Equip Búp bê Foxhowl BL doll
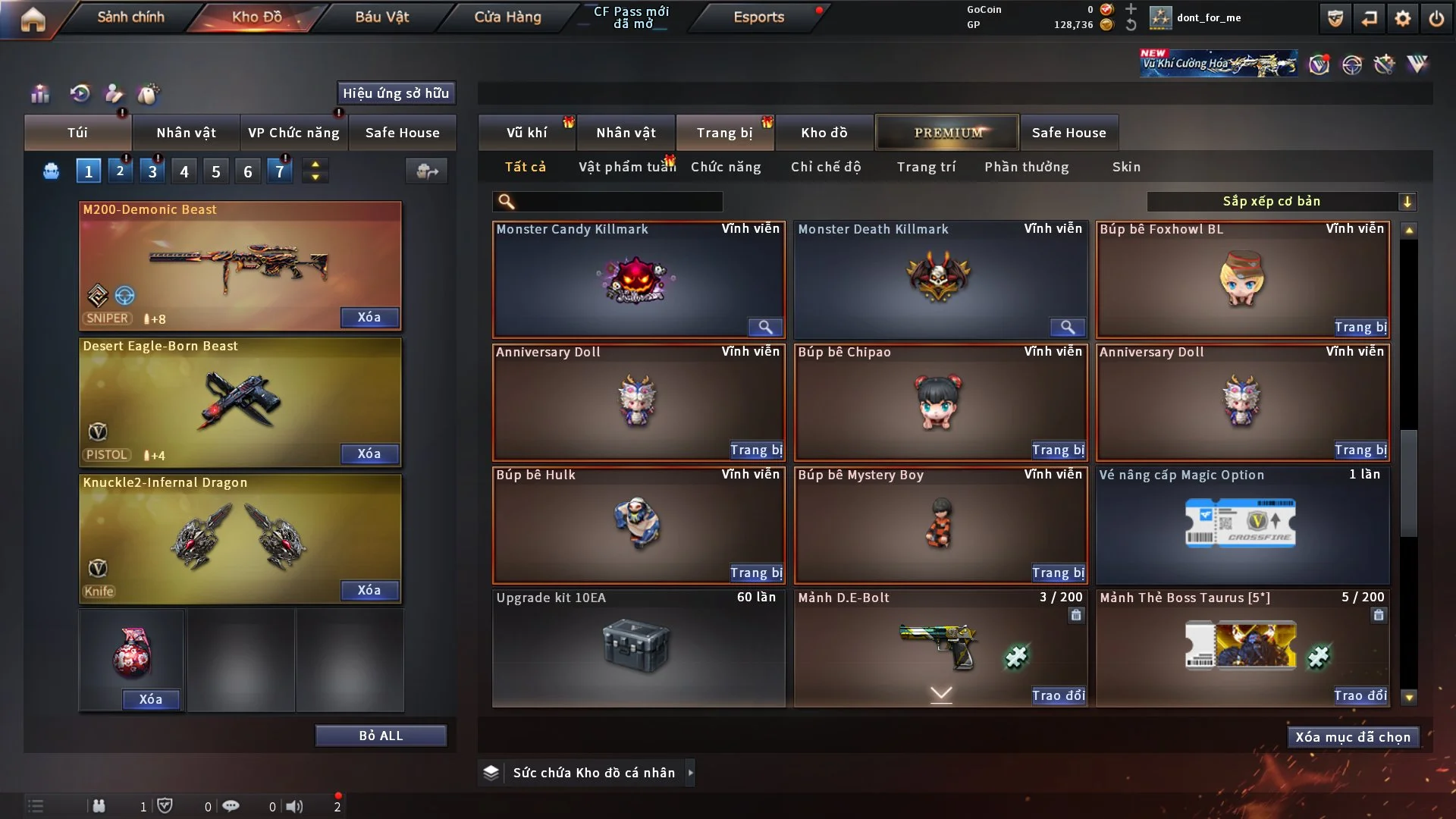Screen dimensions: 1456x819 pyautogui.click(x=1360, y=327)
